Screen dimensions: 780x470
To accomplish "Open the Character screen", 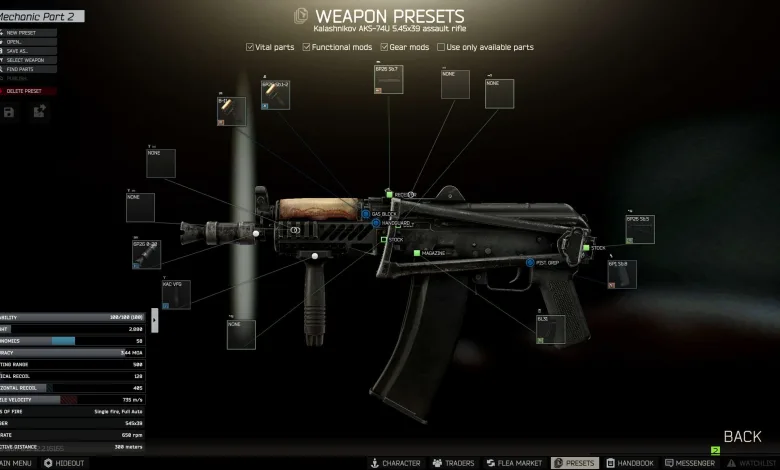I will [x=395, y=463].
